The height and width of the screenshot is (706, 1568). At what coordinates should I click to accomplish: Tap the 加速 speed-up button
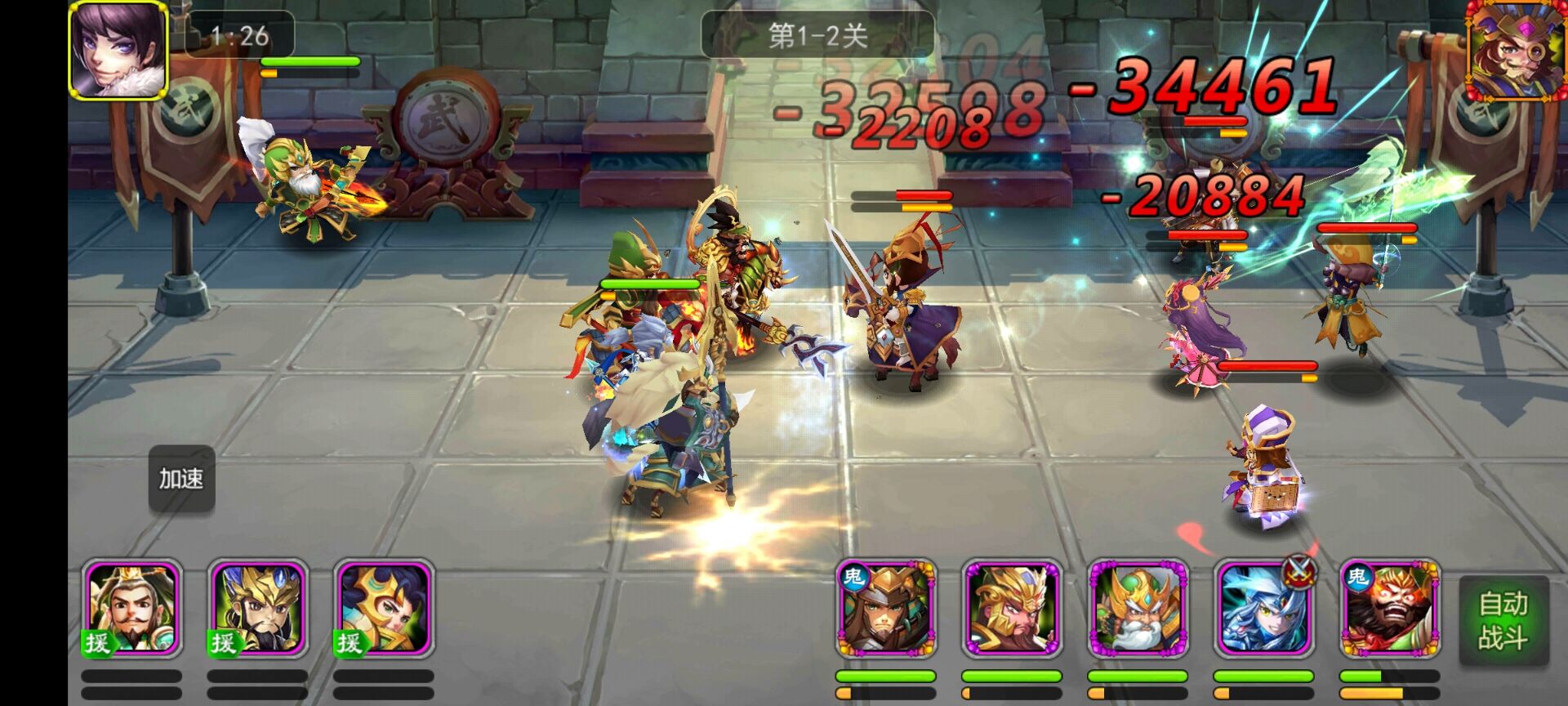[181, 479]
